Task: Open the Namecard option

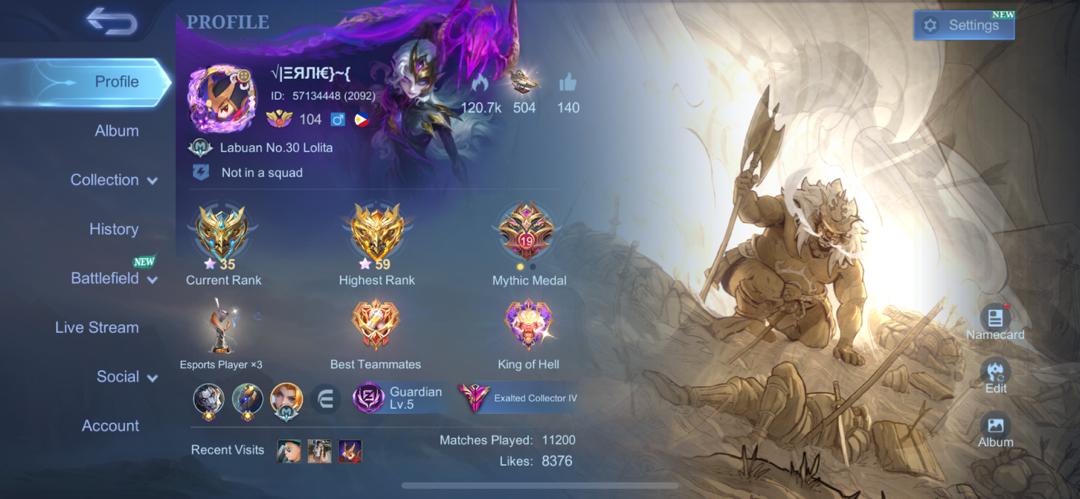Action: tap(995, 322)
